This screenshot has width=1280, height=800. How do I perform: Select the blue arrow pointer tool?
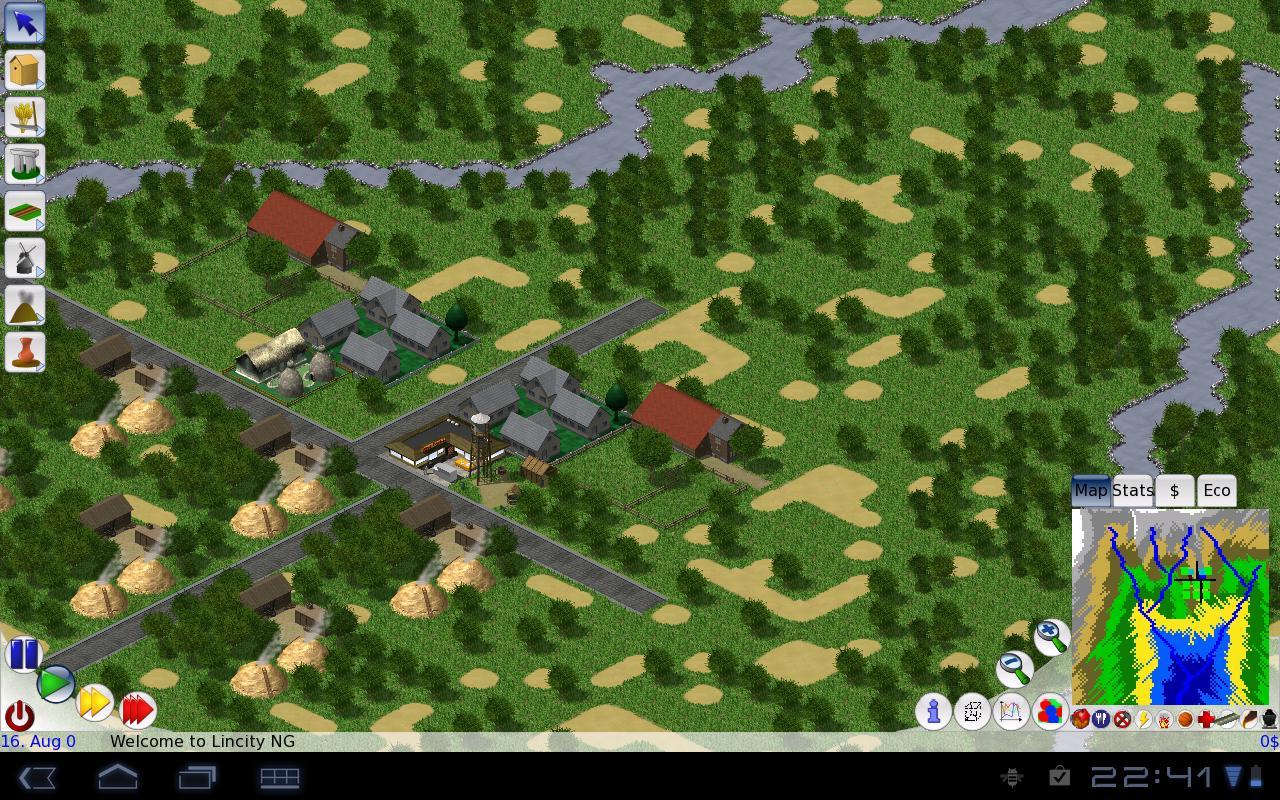(24, 22)
